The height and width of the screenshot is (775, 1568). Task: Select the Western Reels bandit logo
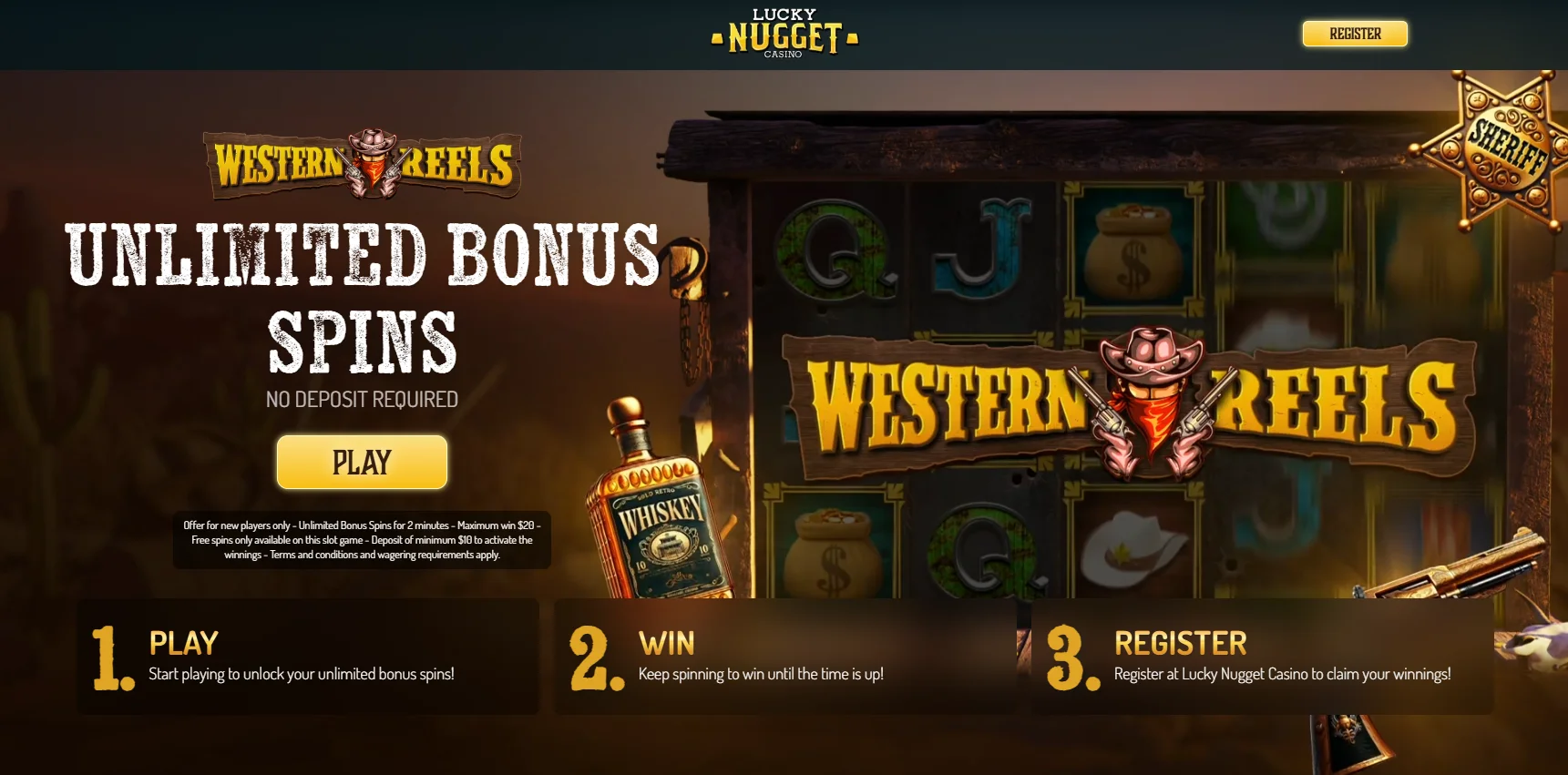pyautogui.click(x=361, y=164)
